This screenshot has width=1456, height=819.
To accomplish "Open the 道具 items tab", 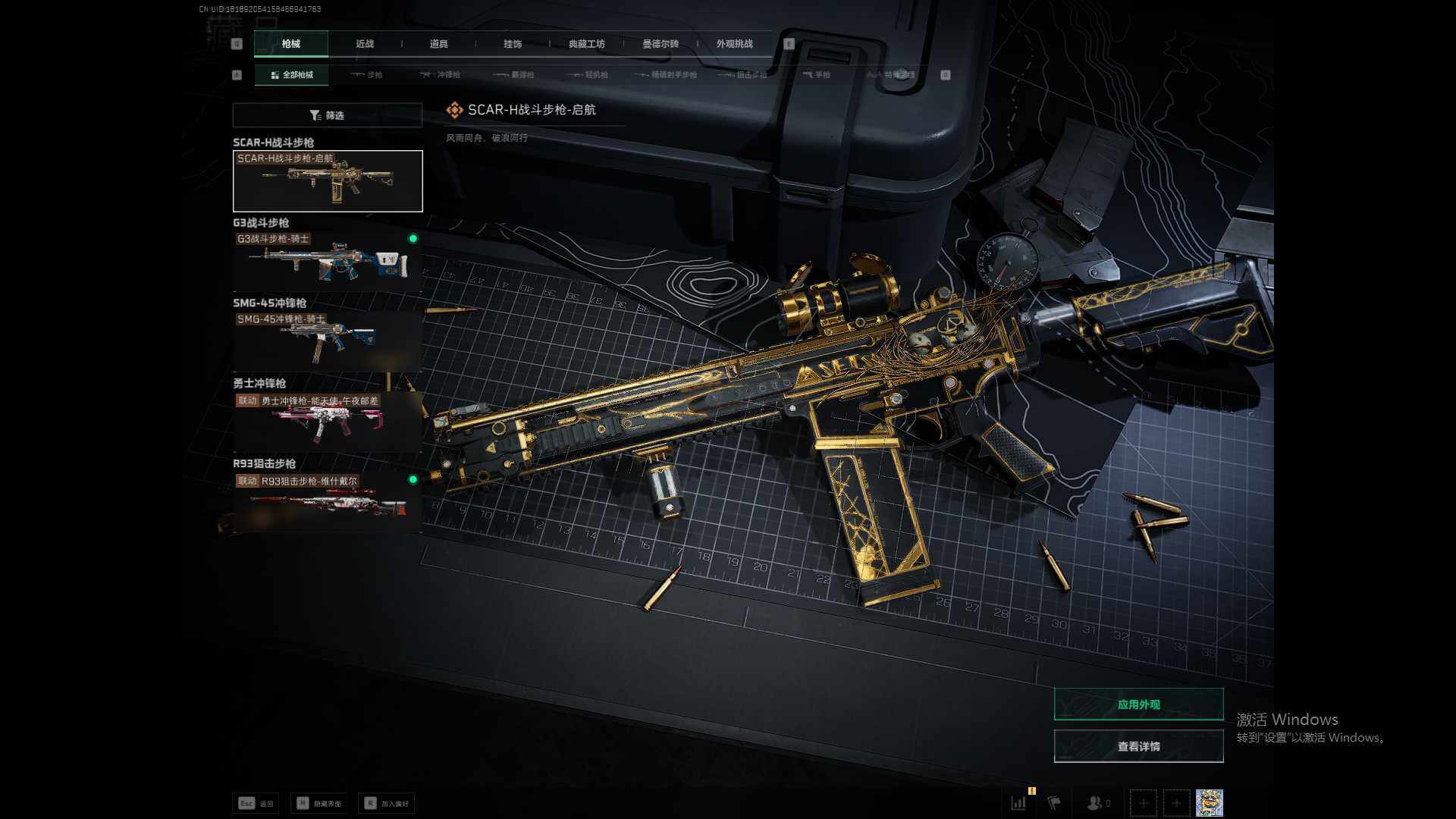I will point(438,44).
